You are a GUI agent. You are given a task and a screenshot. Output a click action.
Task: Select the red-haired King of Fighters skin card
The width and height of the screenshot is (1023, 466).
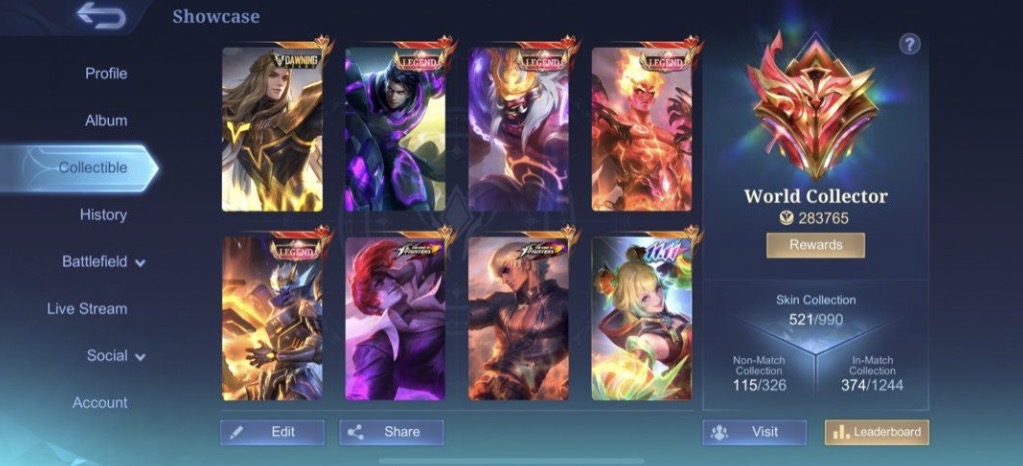(395, 318)
